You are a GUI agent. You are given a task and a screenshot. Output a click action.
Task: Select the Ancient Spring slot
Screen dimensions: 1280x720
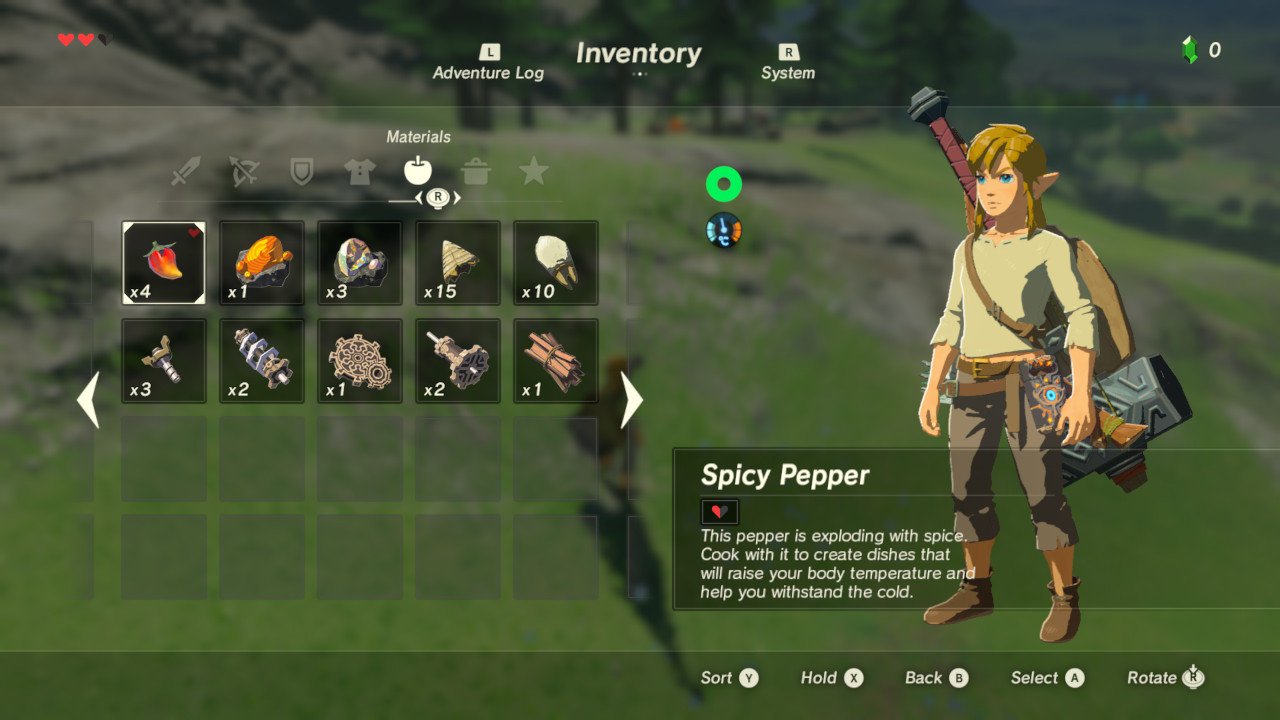(262, 361)
